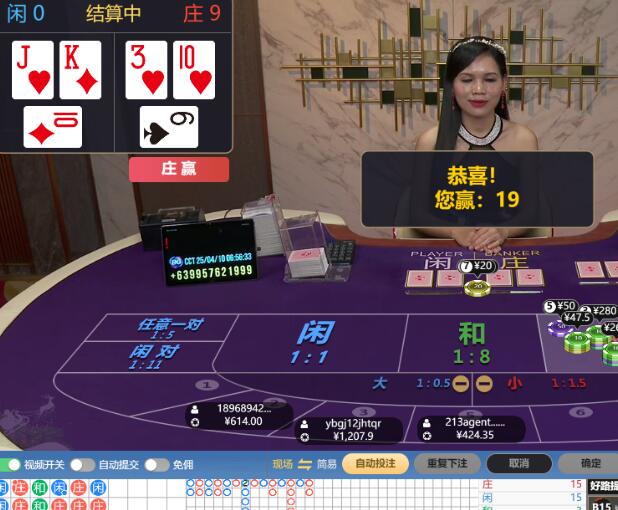Activate the 自动投注 auto-bet button
The height and width of the screenshot is (510, 618).
[375, 463]
